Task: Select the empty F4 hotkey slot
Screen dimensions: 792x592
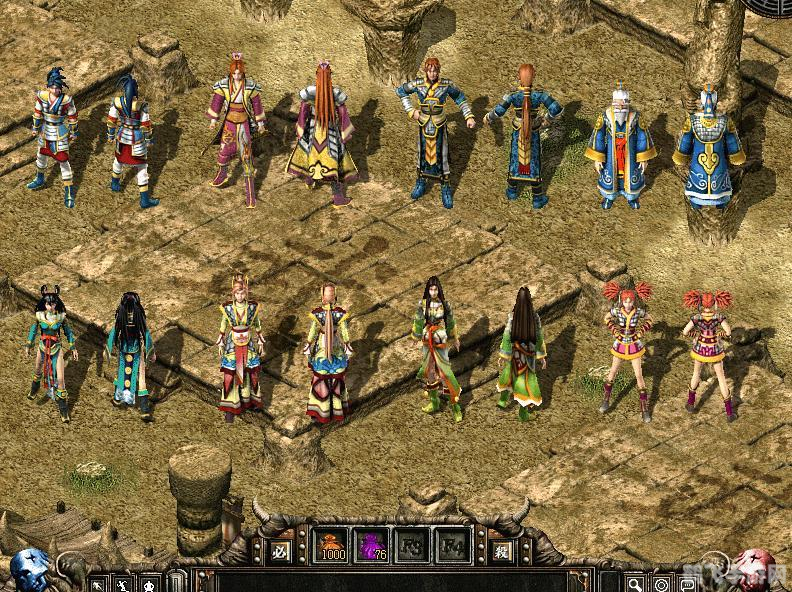Action: point(453,546)
